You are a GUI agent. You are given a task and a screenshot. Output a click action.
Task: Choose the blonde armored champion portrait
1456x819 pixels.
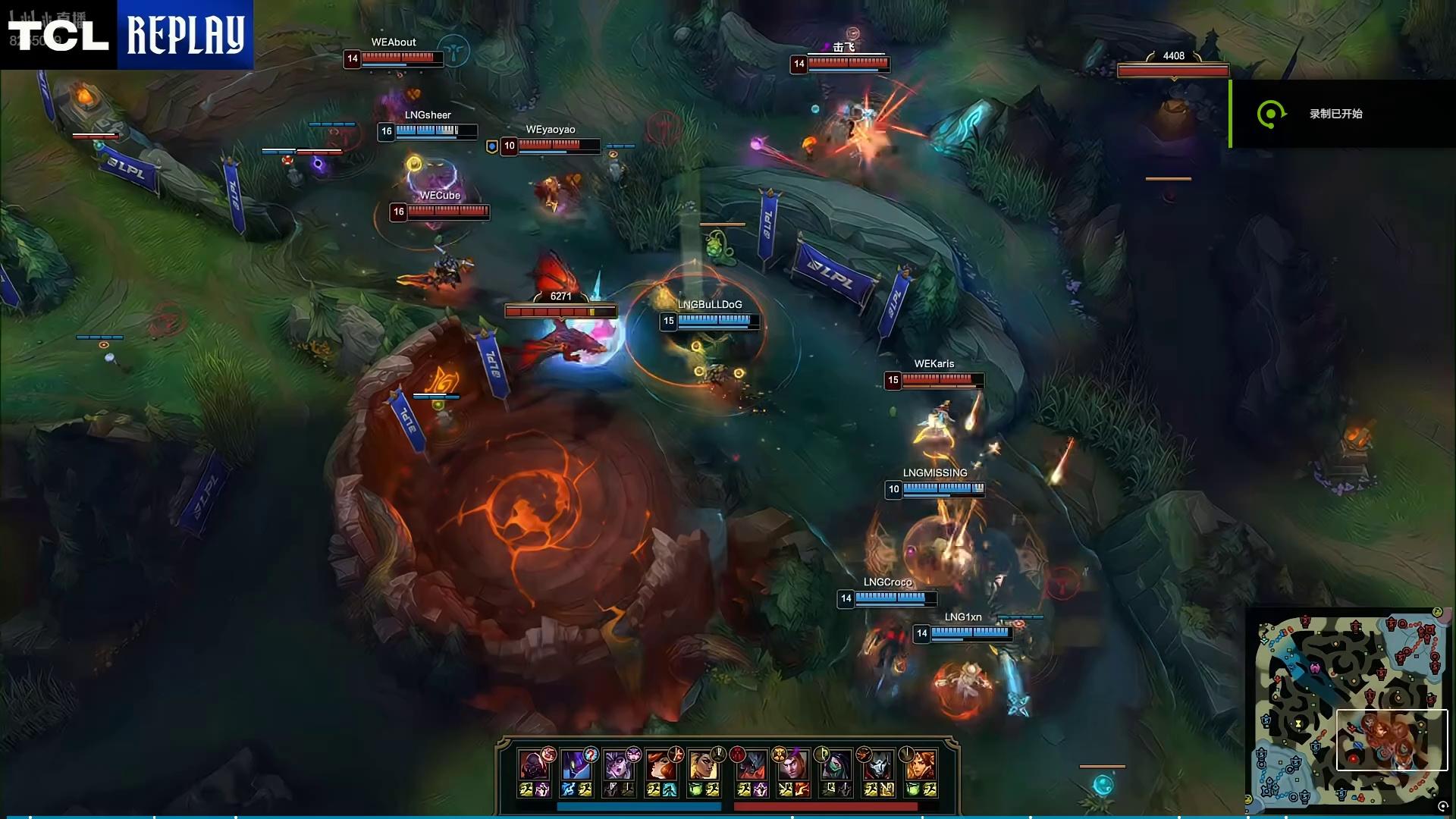[703, 766]
